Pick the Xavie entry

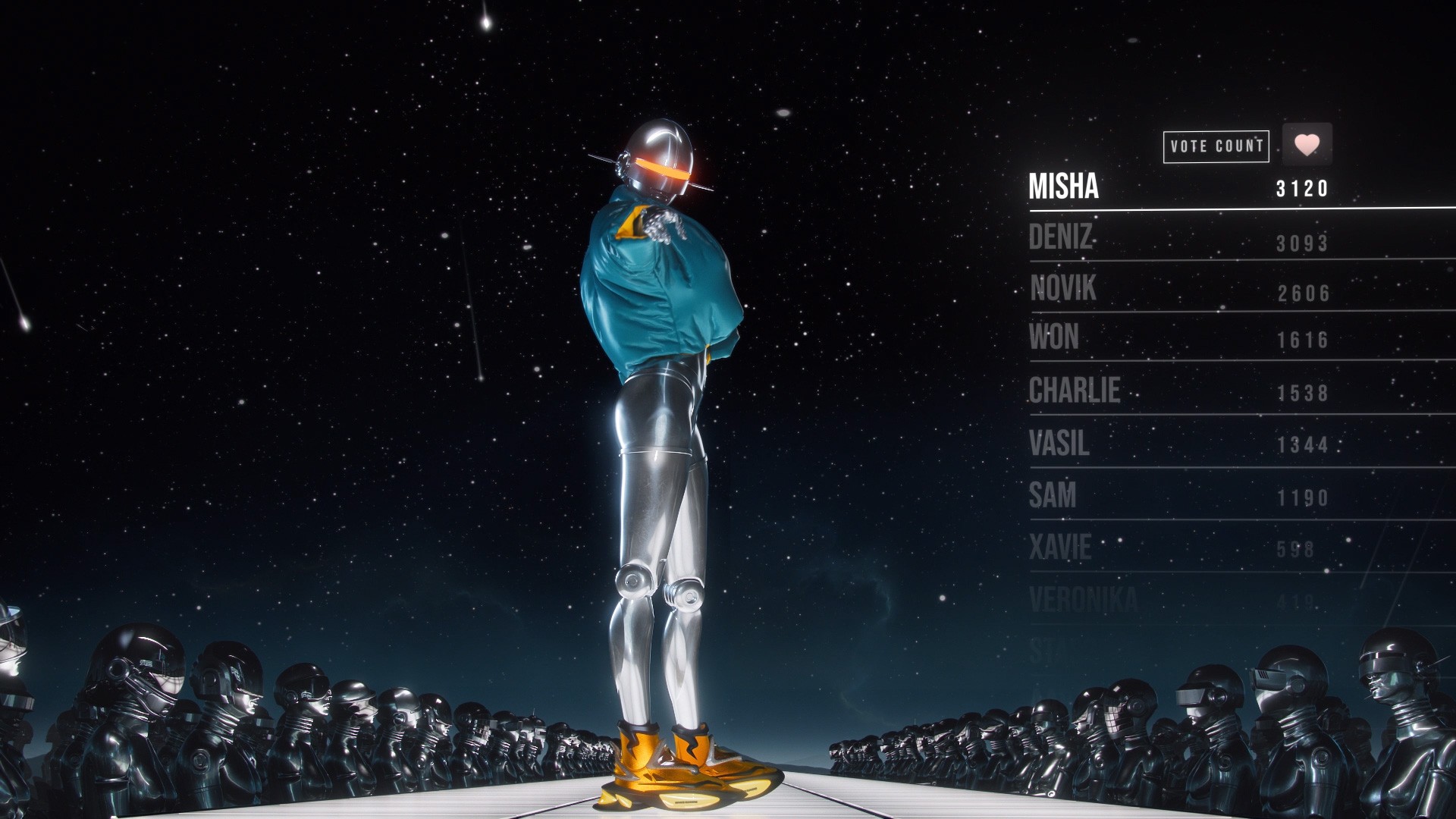[x=1060, y=548]
